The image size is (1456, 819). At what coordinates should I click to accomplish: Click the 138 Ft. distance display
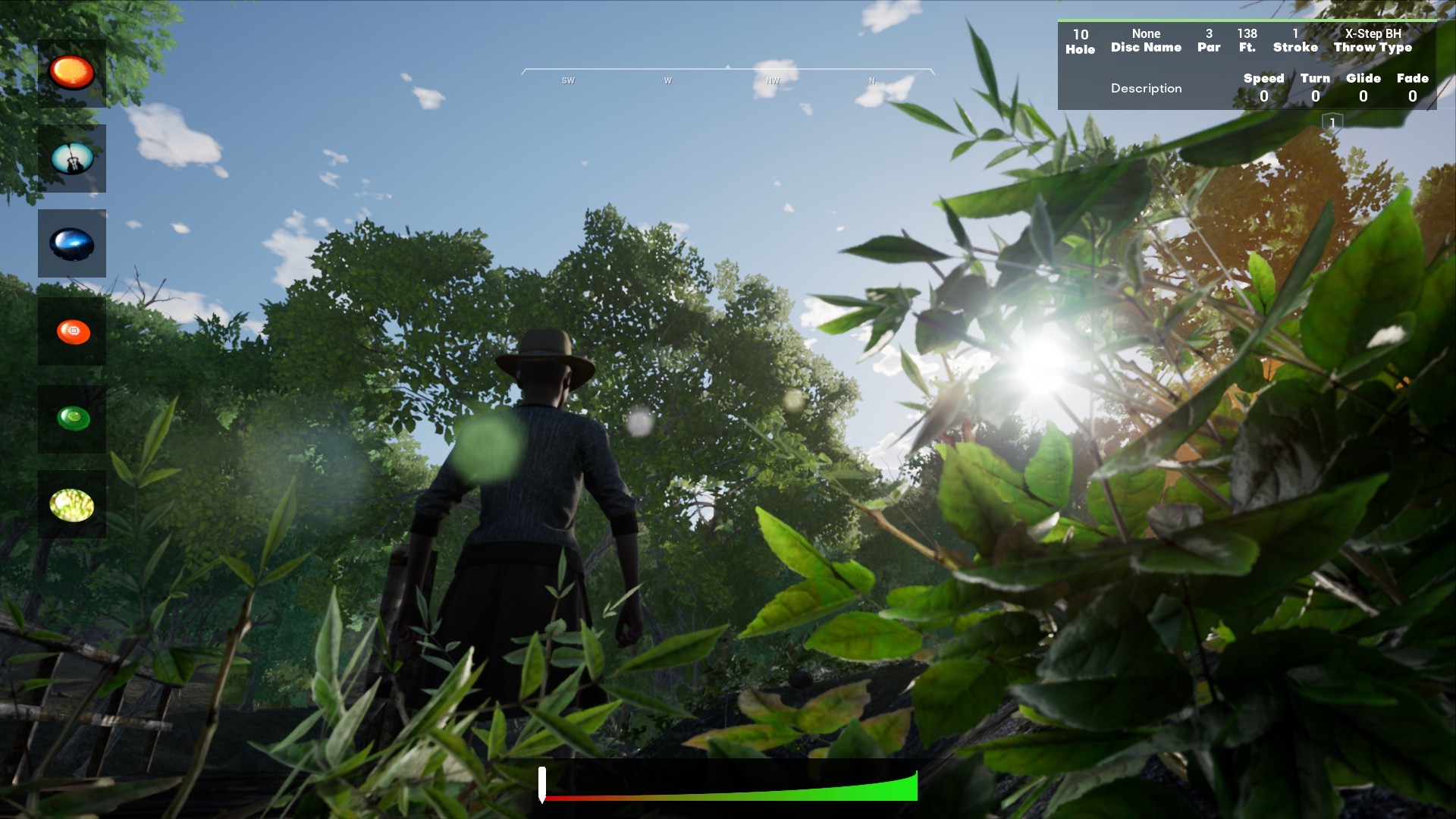tap(1247, 40)
